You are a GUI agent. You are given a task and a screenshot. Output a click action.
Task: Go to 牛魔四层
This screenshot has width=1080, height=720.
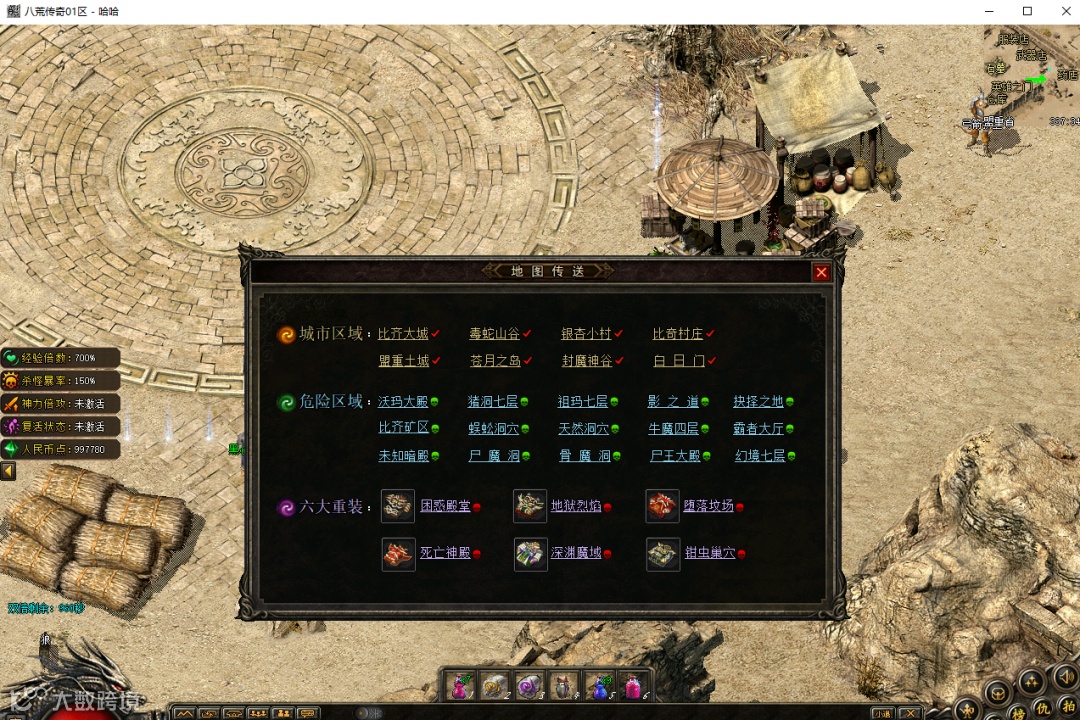(x=673, y=429)
